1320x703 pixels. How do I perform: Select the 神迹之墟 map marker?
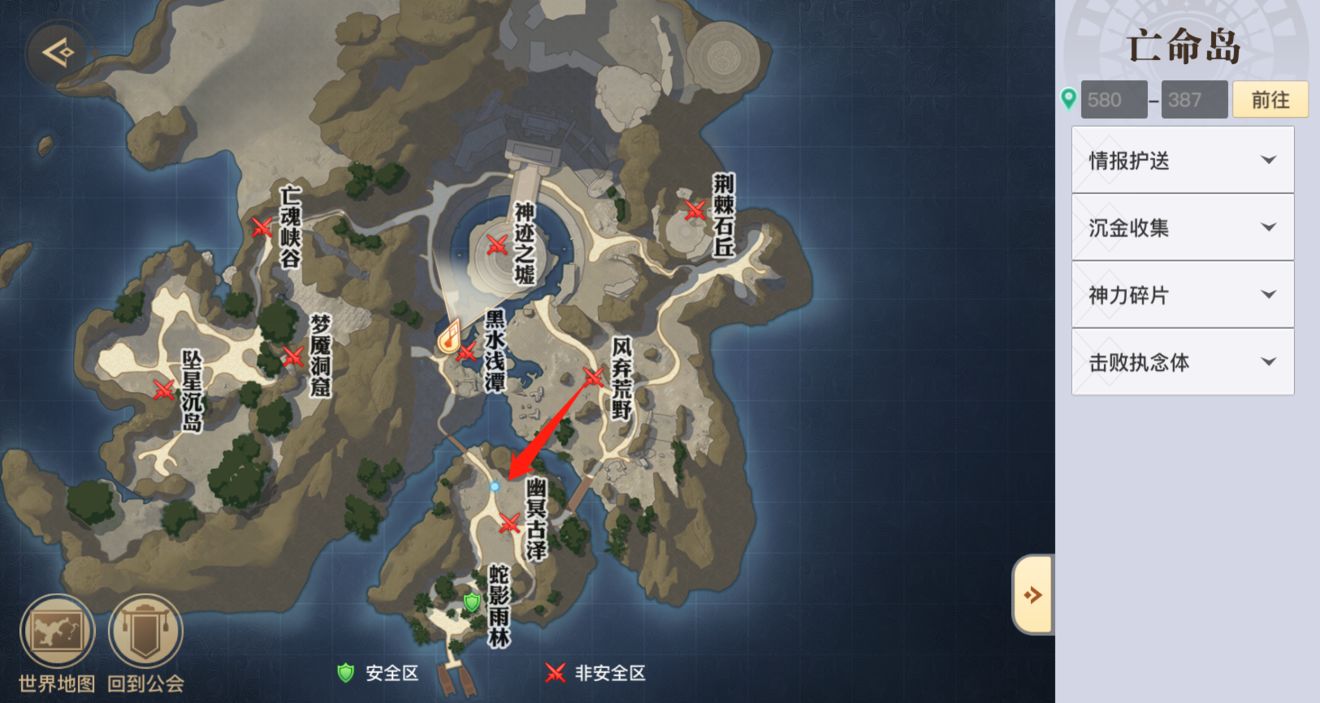click(497, 244)
